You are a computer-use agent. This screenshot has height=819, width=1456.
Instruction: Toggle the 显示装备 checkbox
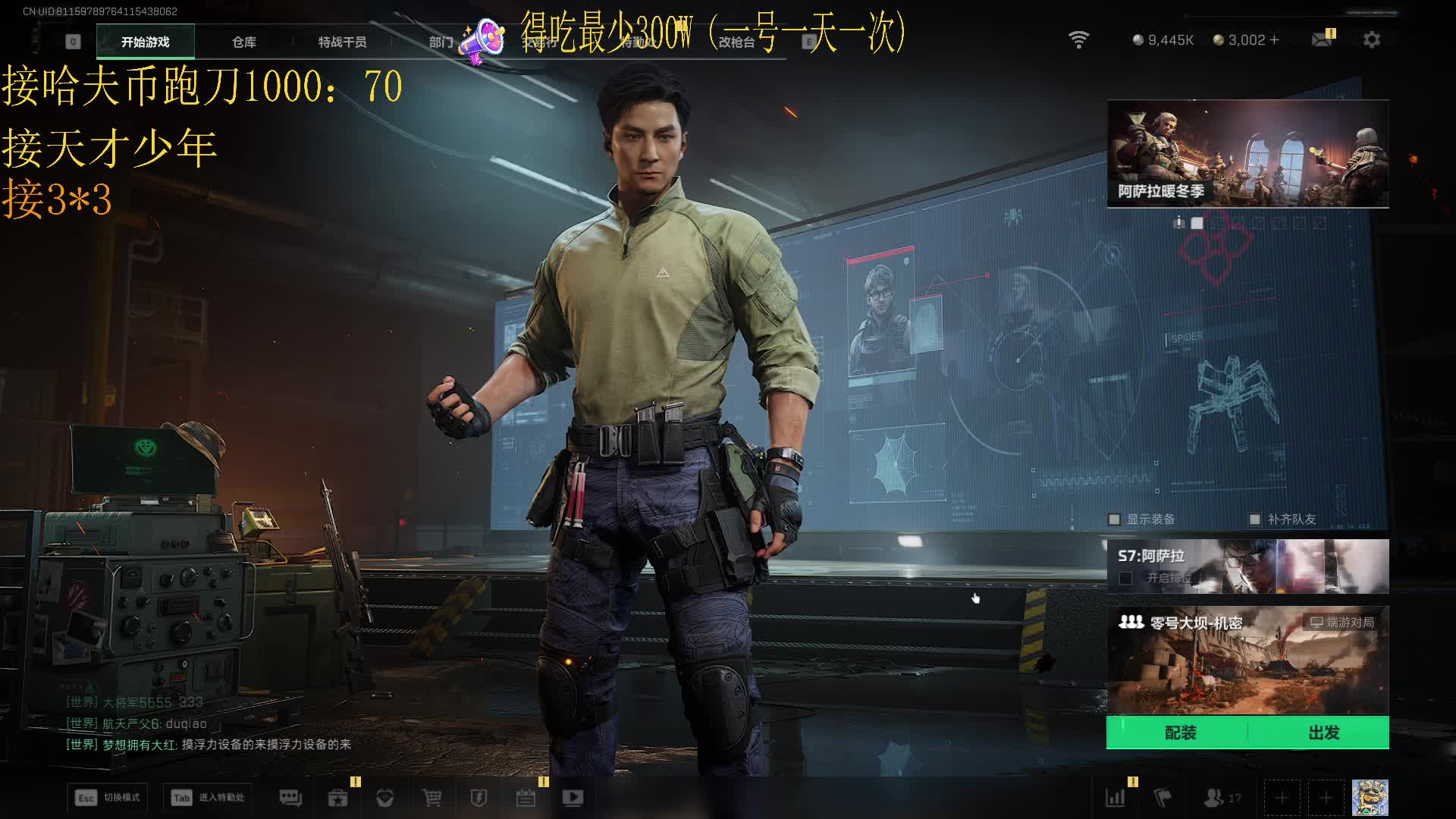[1114, 519]
